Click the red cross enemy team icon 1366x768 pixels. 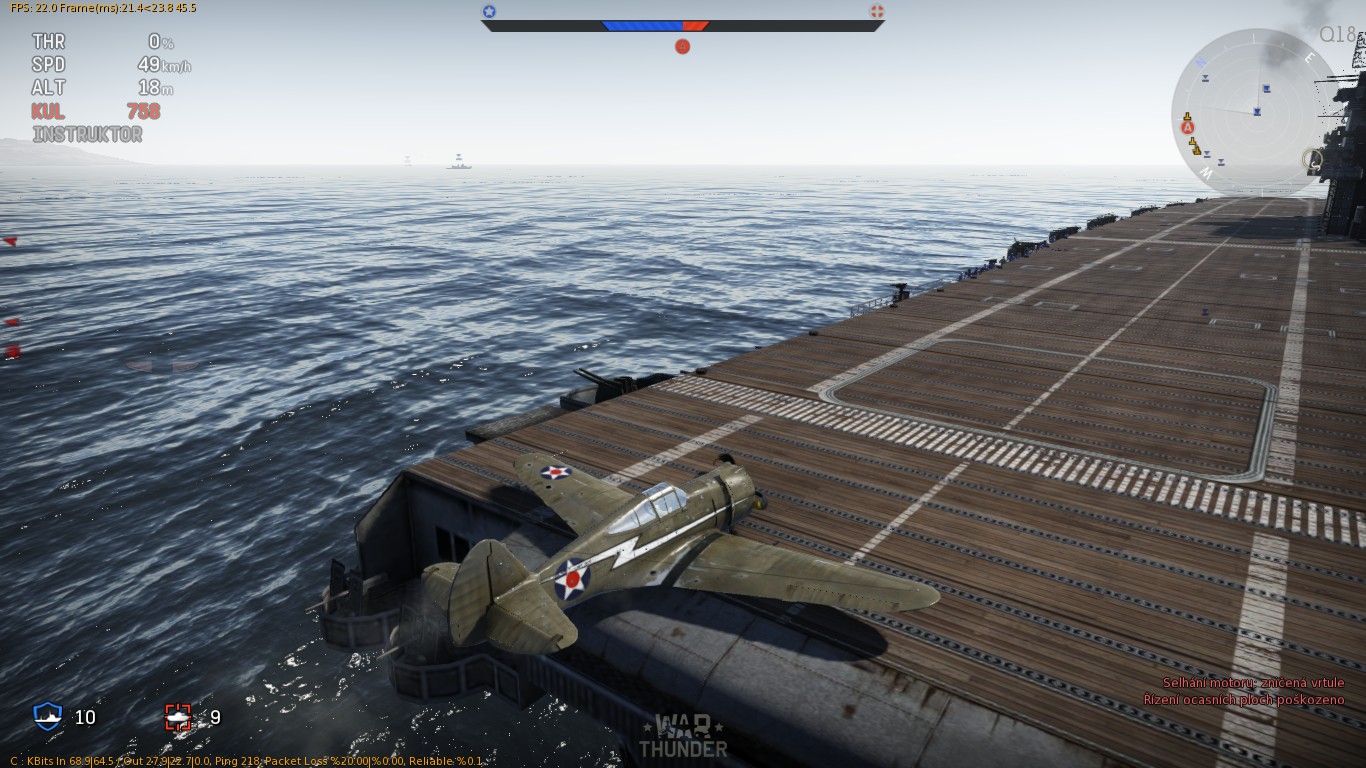pyautogui.click(x=877, y=12)
